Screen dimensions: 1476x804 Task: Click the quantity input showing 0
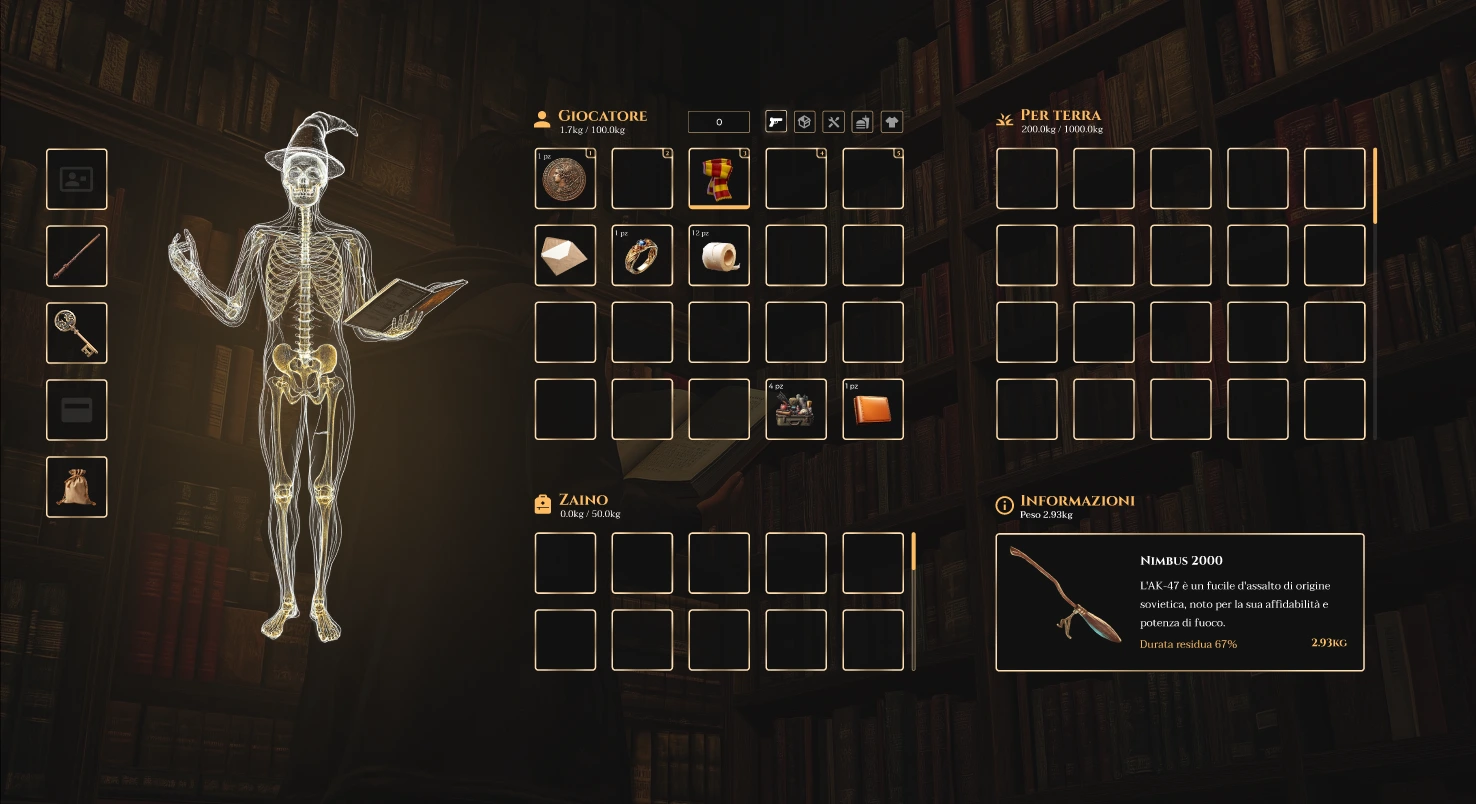pyautogui.click(x=718, y=121)
